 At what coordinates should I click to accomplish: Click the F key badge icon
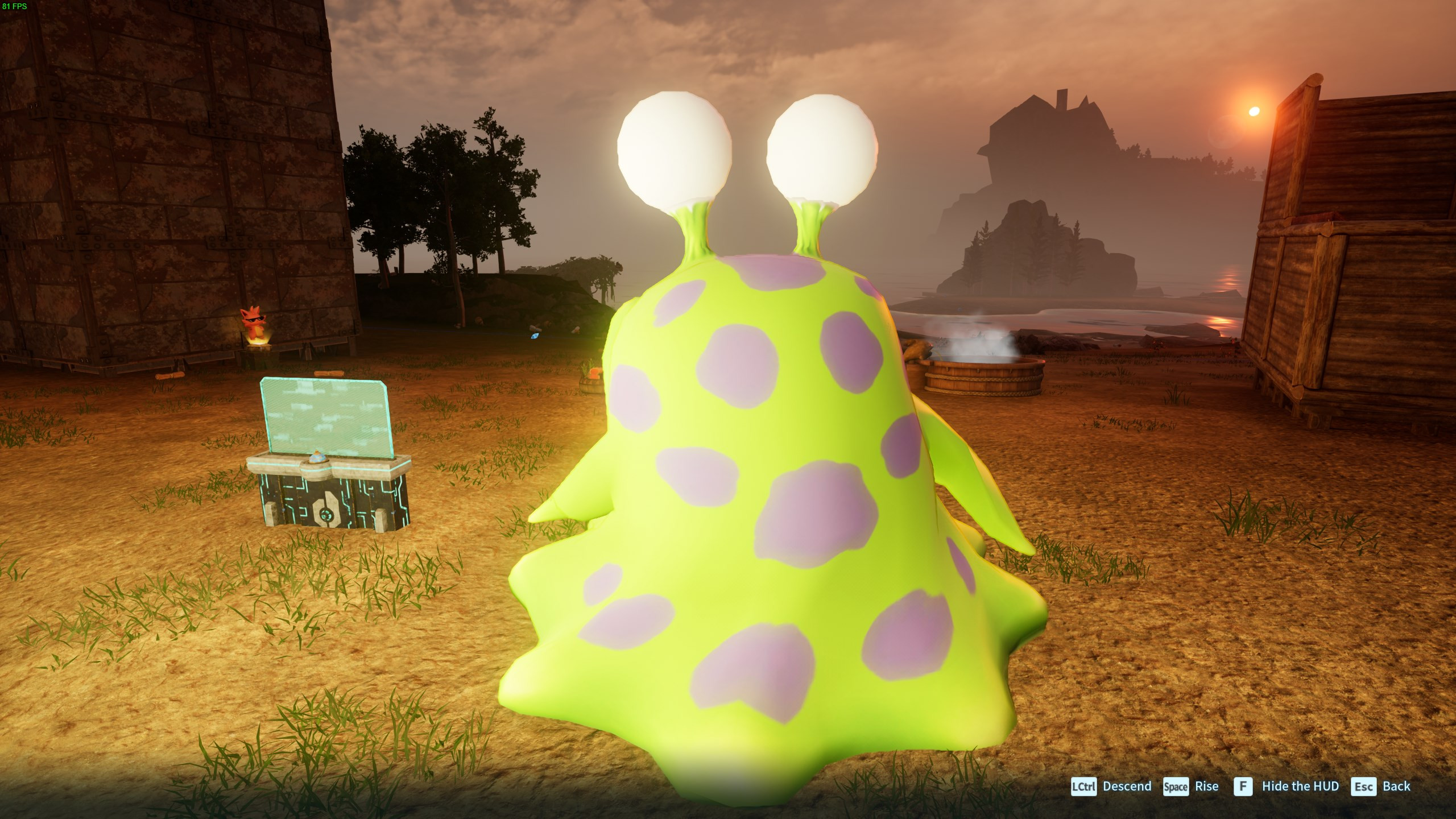point(1243,787)
